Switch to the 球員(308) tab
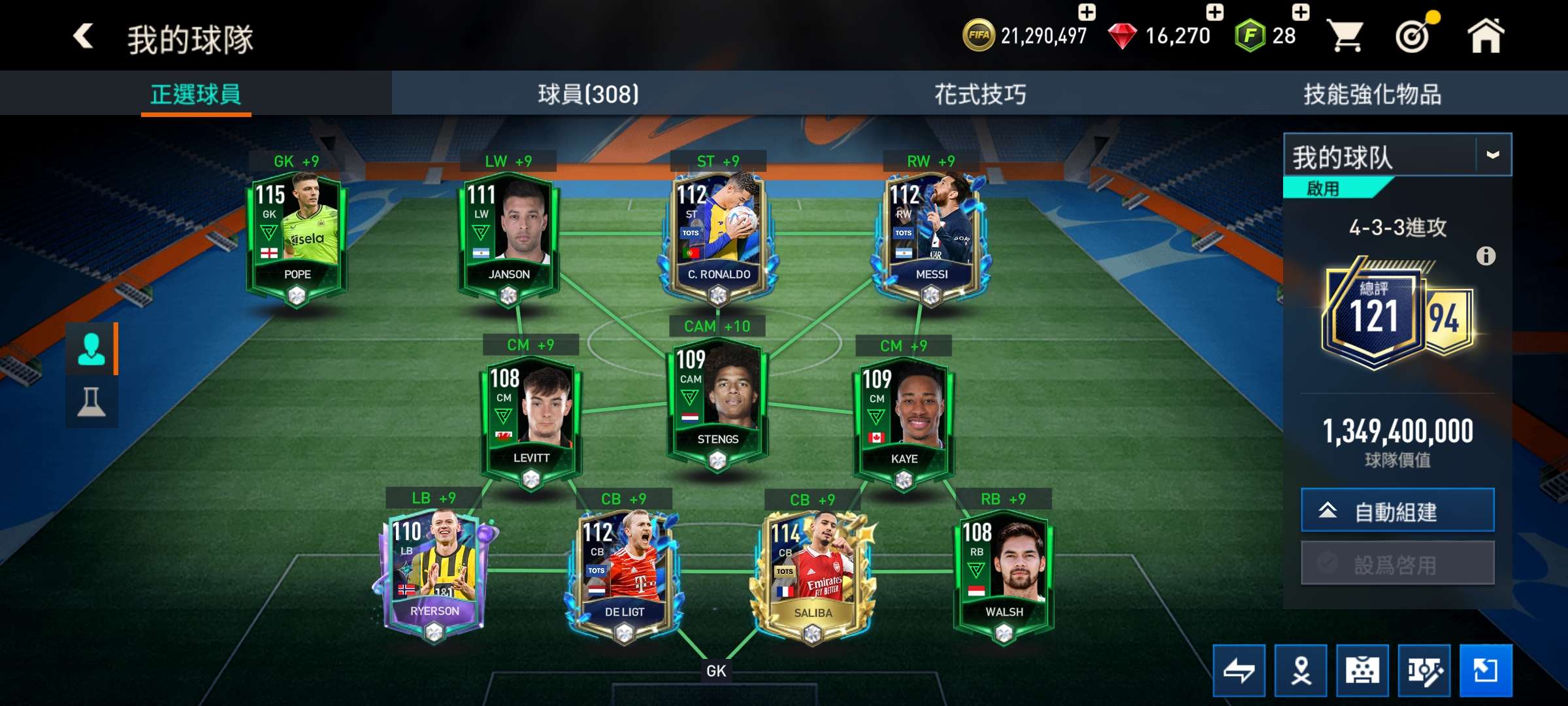The image size is (1568, 706). [588, 94]
